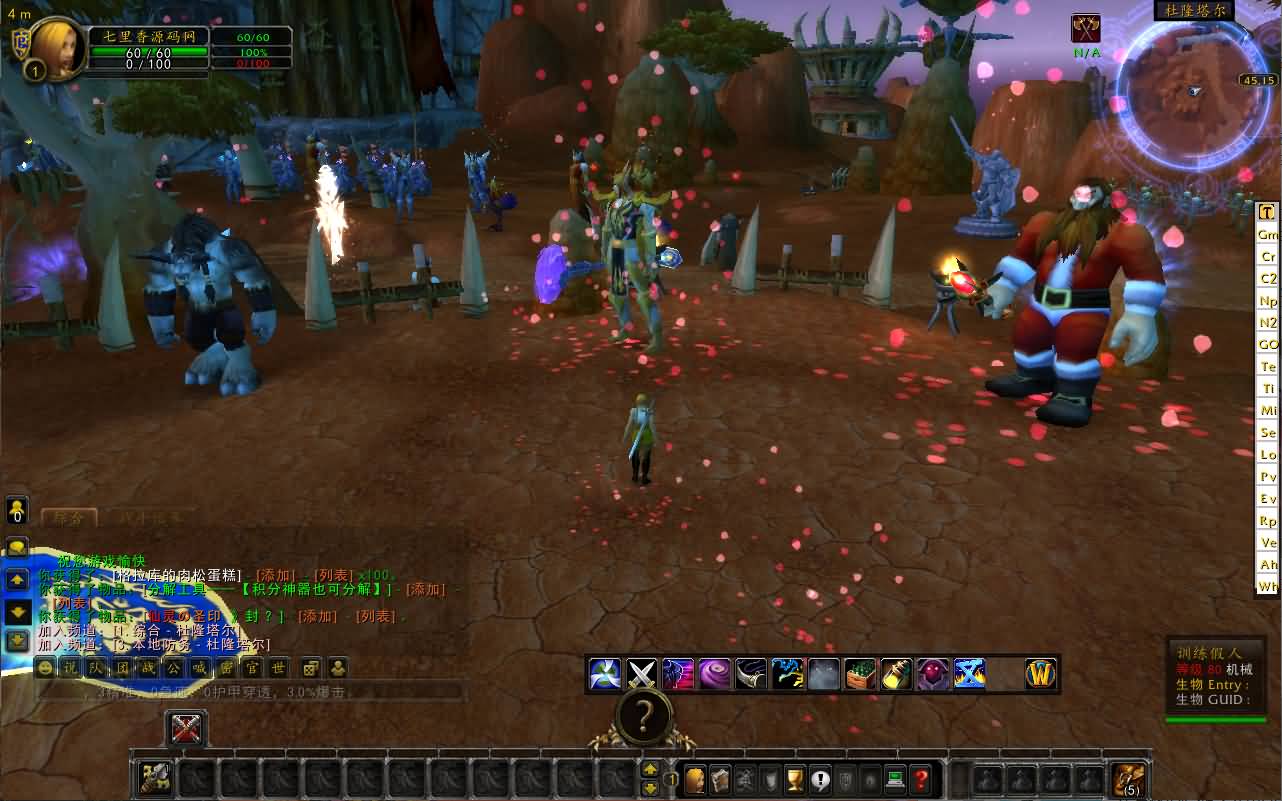
Task: Open the game menu computer icon
Action: coord(896,779)
